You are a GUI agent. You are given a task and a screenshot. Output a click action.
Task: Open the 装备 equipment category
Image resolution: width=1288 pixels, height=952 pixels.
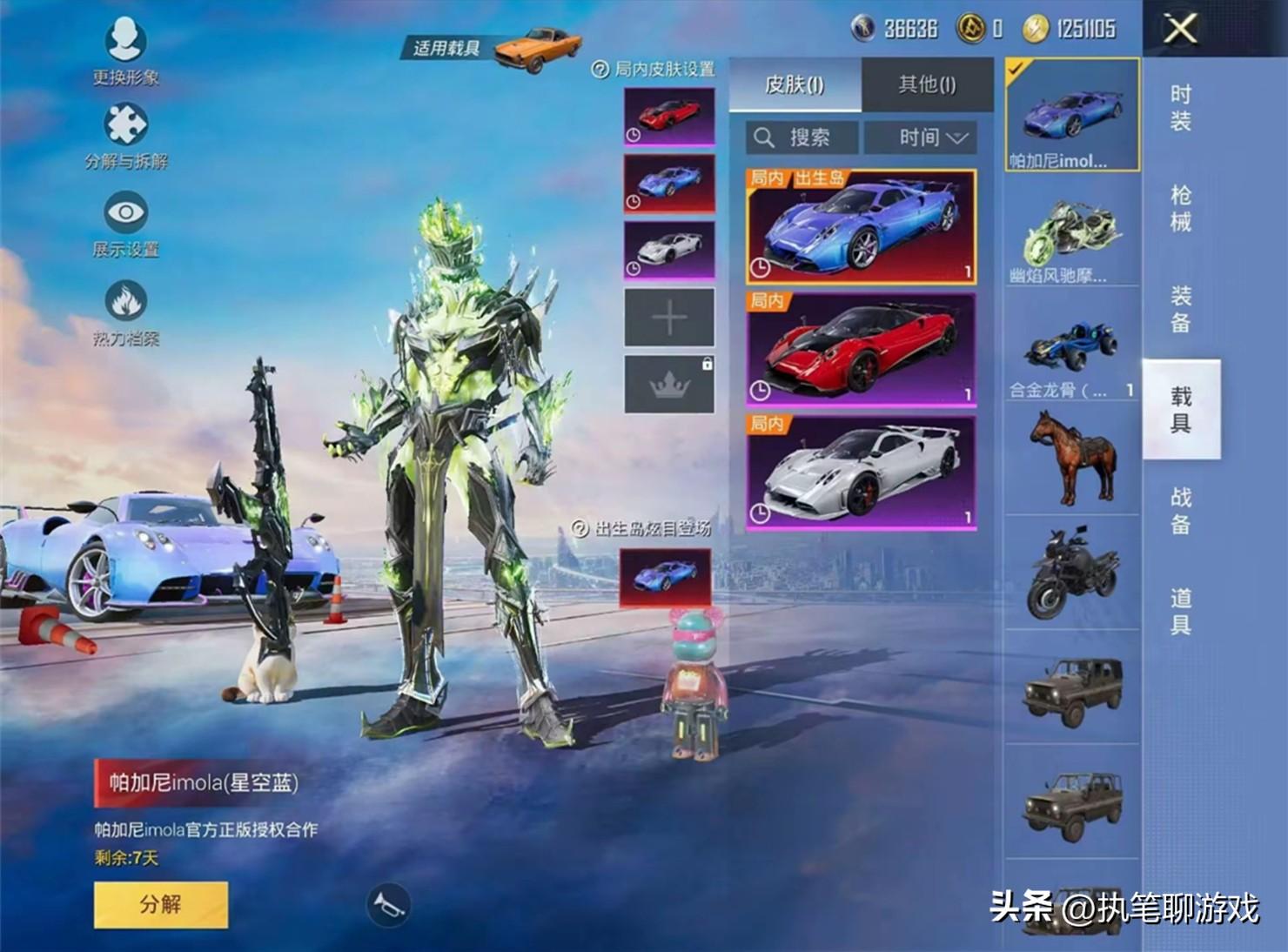point(1180,310)
